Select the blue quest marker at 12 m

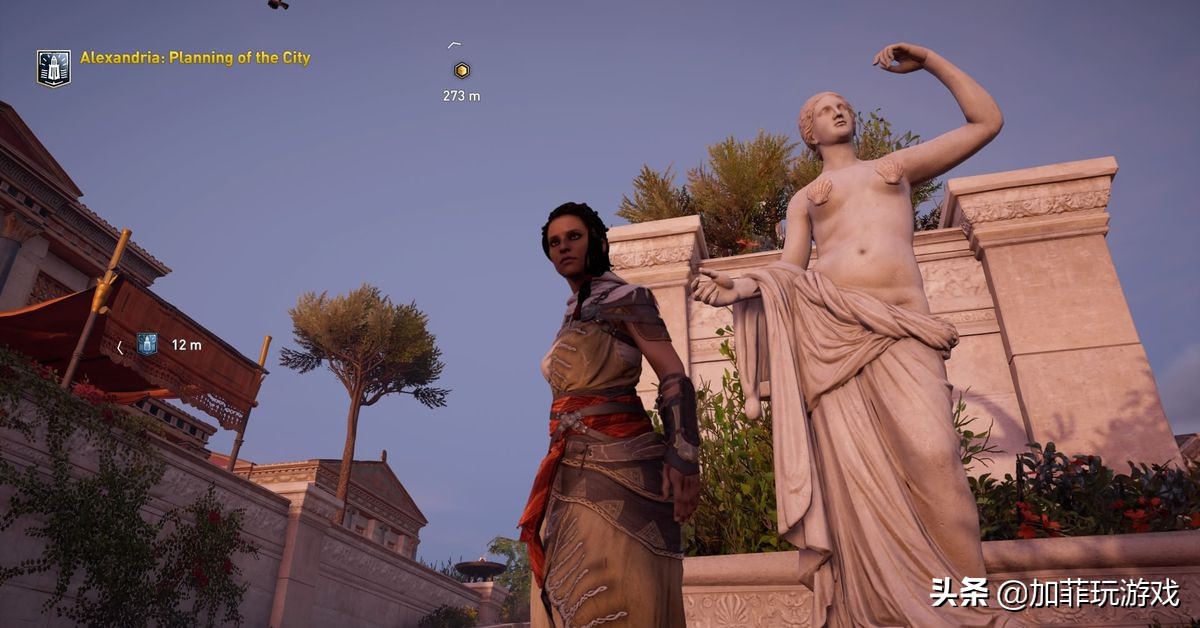(147, 344)
